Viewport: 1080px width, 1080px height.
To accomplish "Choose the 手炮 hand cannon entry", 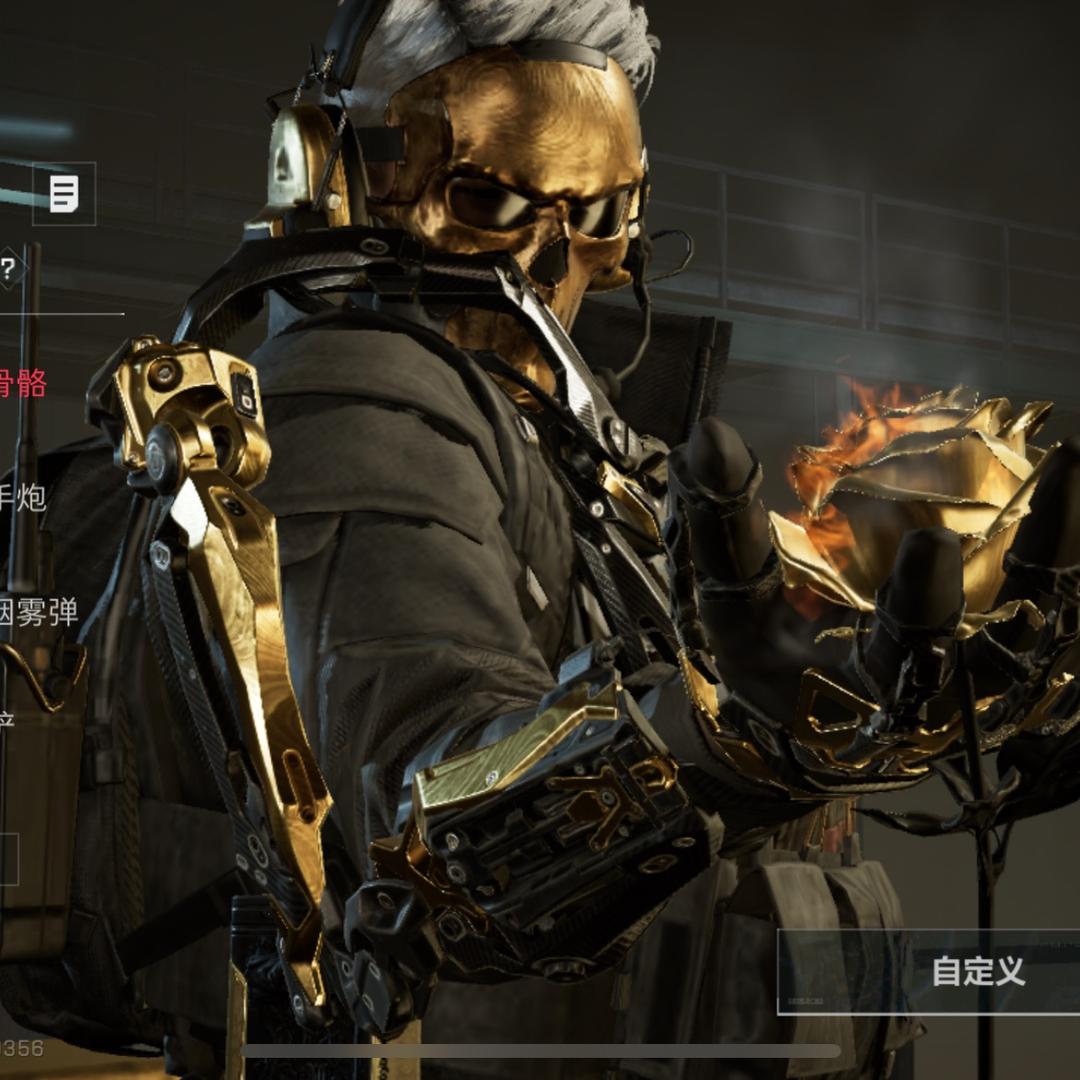I will click(x=22, y=497).
